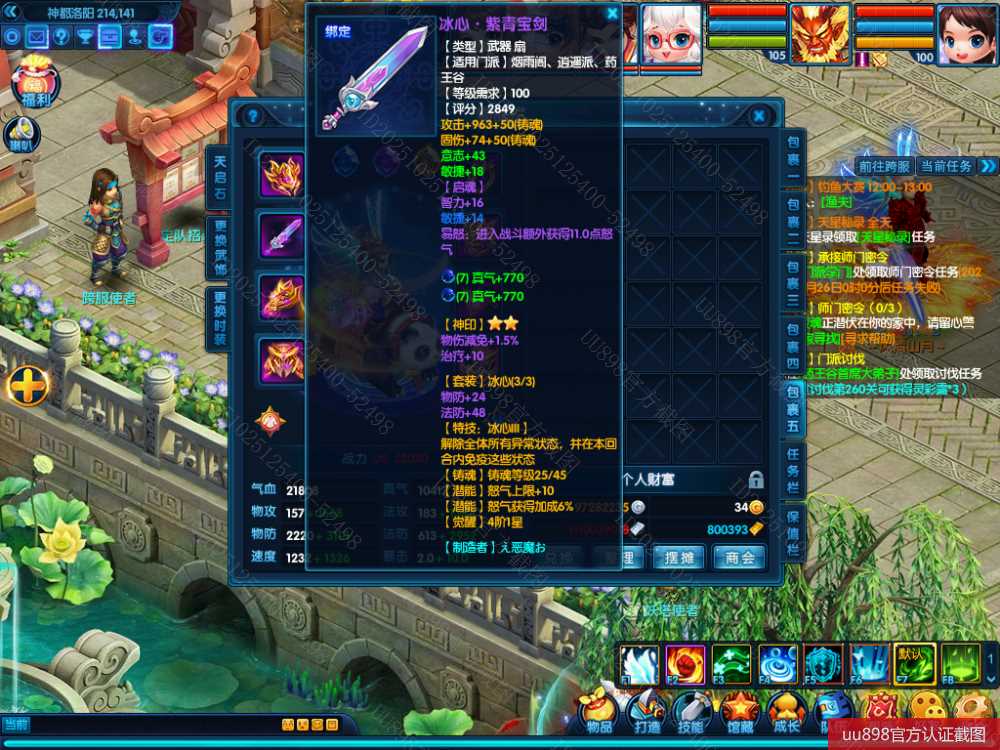Close the inventory window
The width and height of the screenshot is (1000, 750).
[x=759, y=116]
